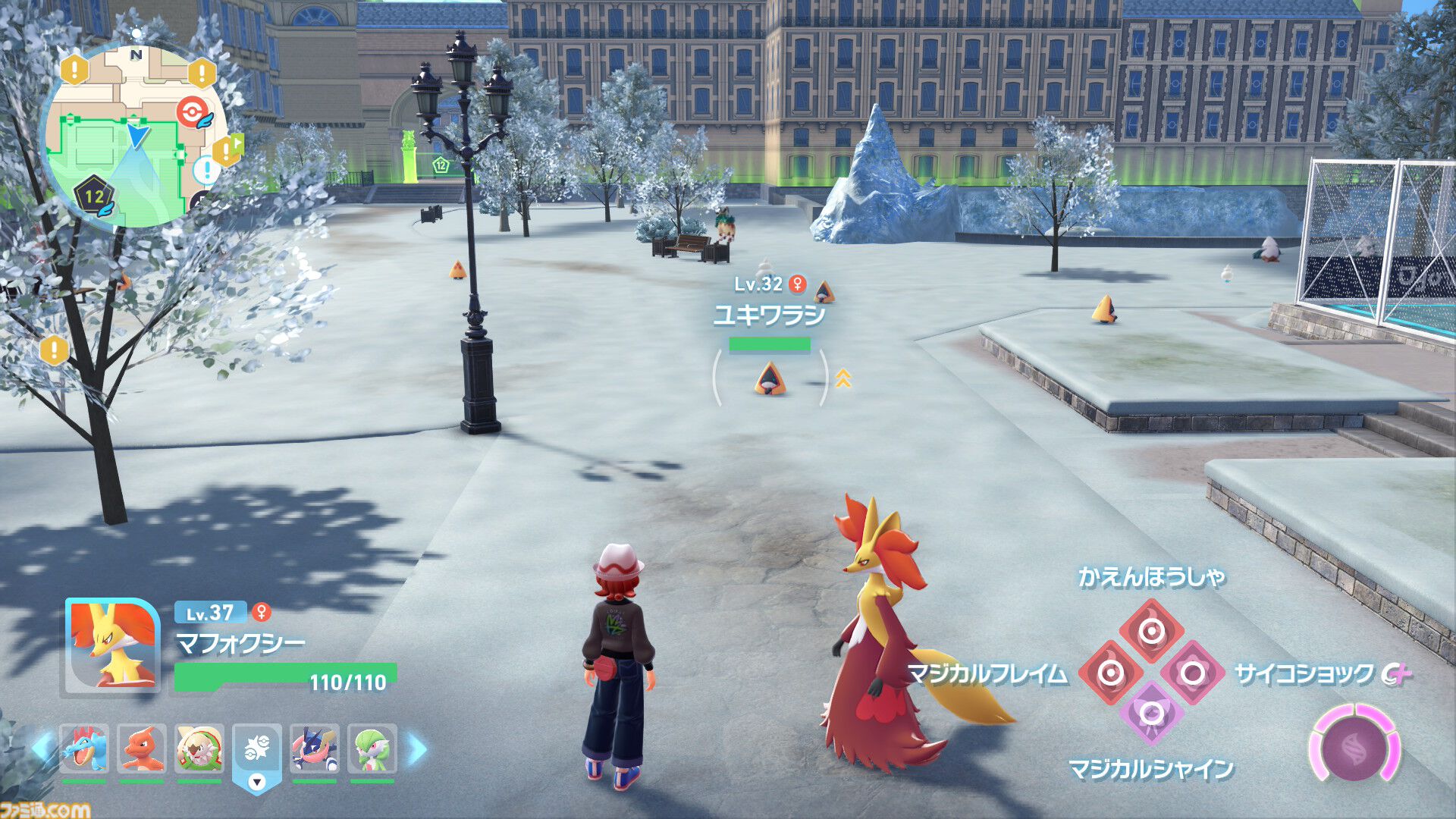Pick Gardevoir in the party bar

coord(372,749)
